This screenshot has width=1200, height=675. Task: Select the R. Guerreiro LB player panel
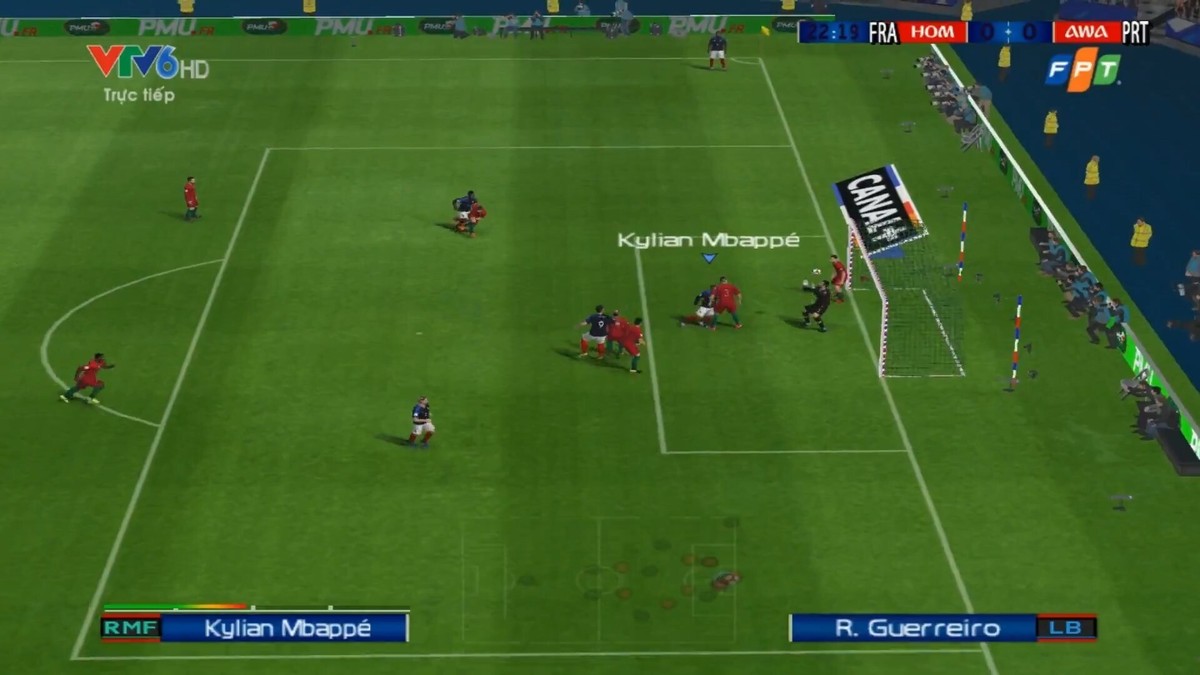(942, 628)
